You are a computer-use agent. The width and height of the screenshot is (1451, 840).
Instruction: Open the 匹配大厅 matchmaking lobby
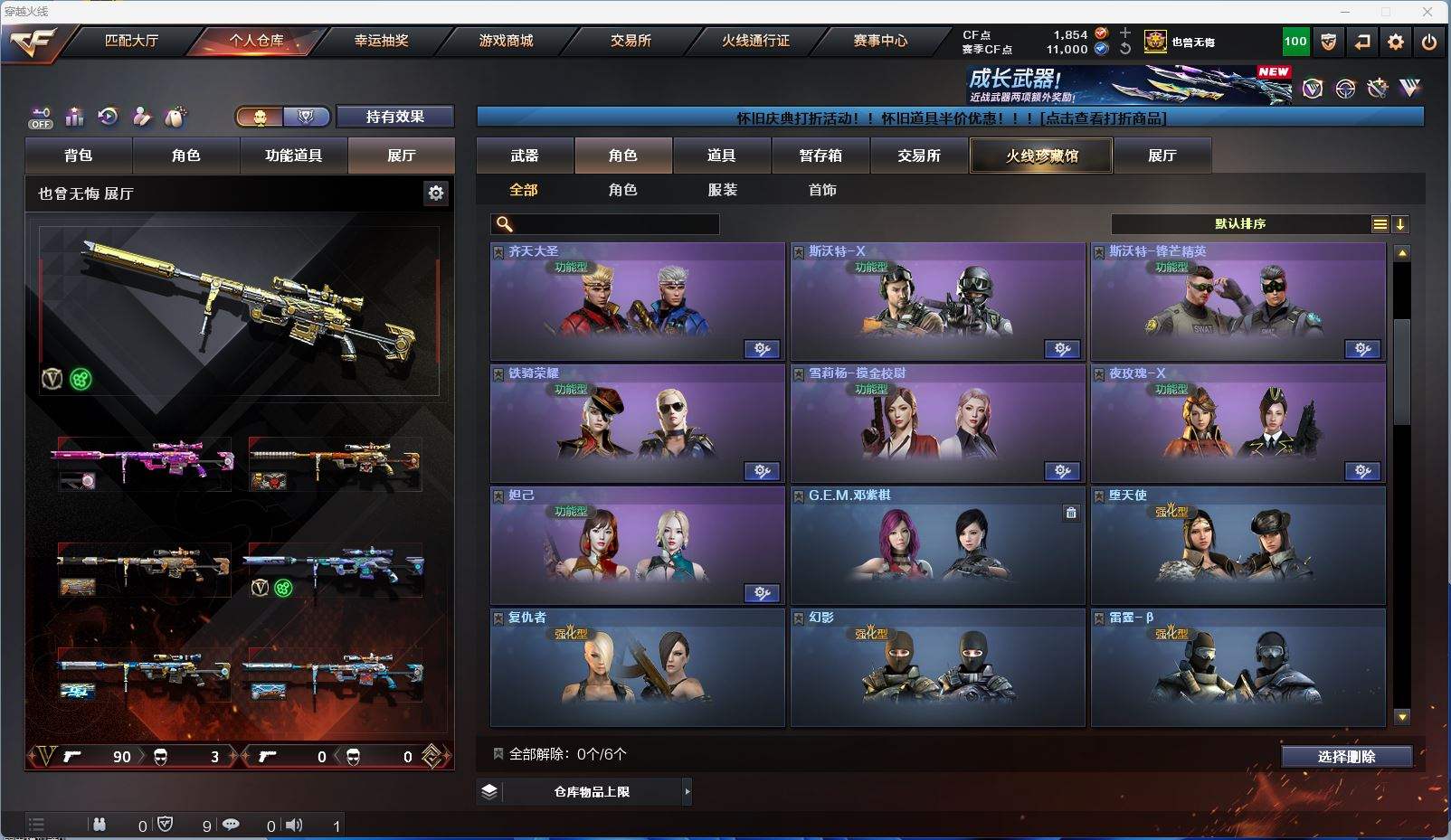coord(131,41)
